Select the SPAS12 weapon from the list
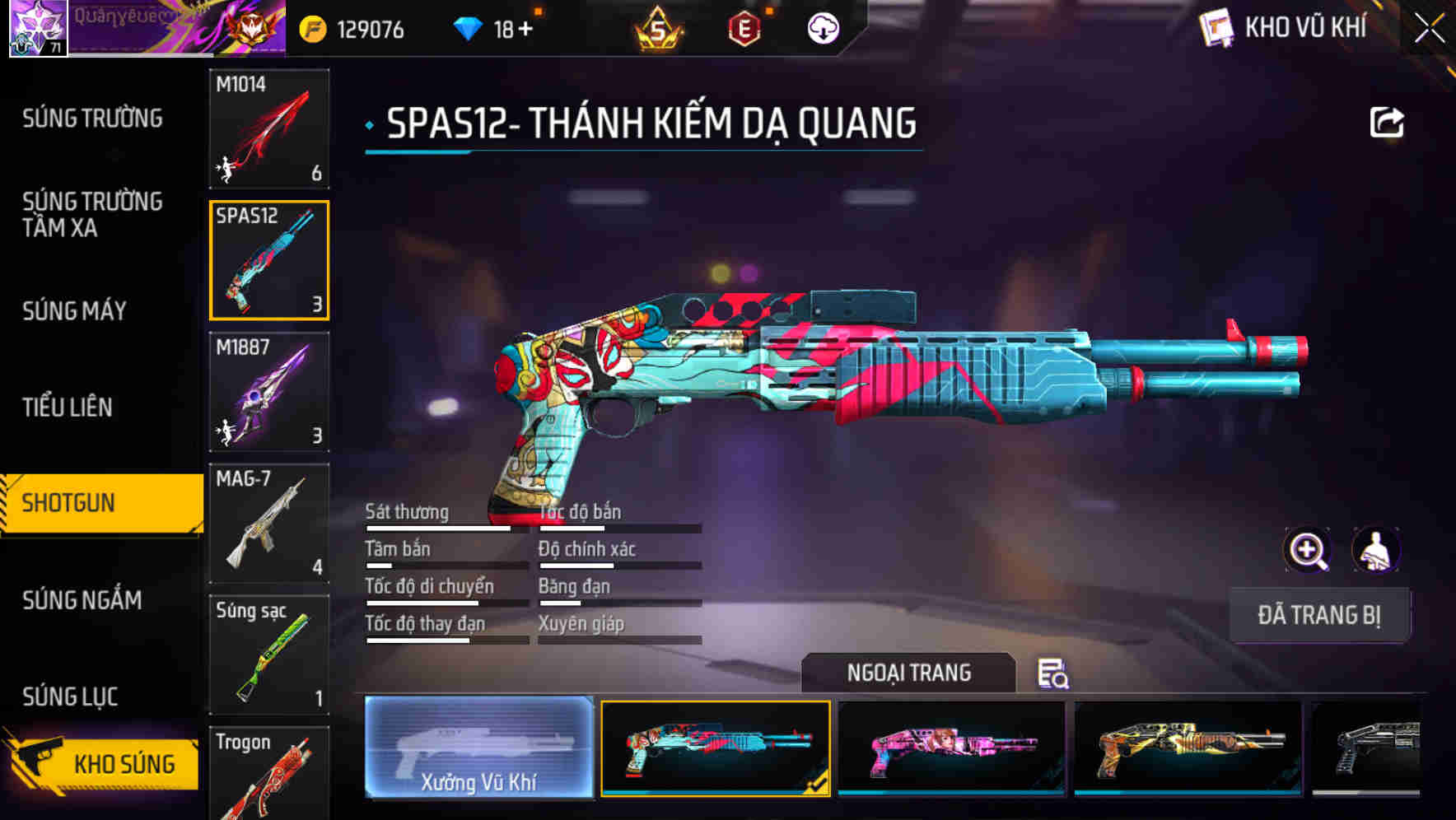 point(268,260)
